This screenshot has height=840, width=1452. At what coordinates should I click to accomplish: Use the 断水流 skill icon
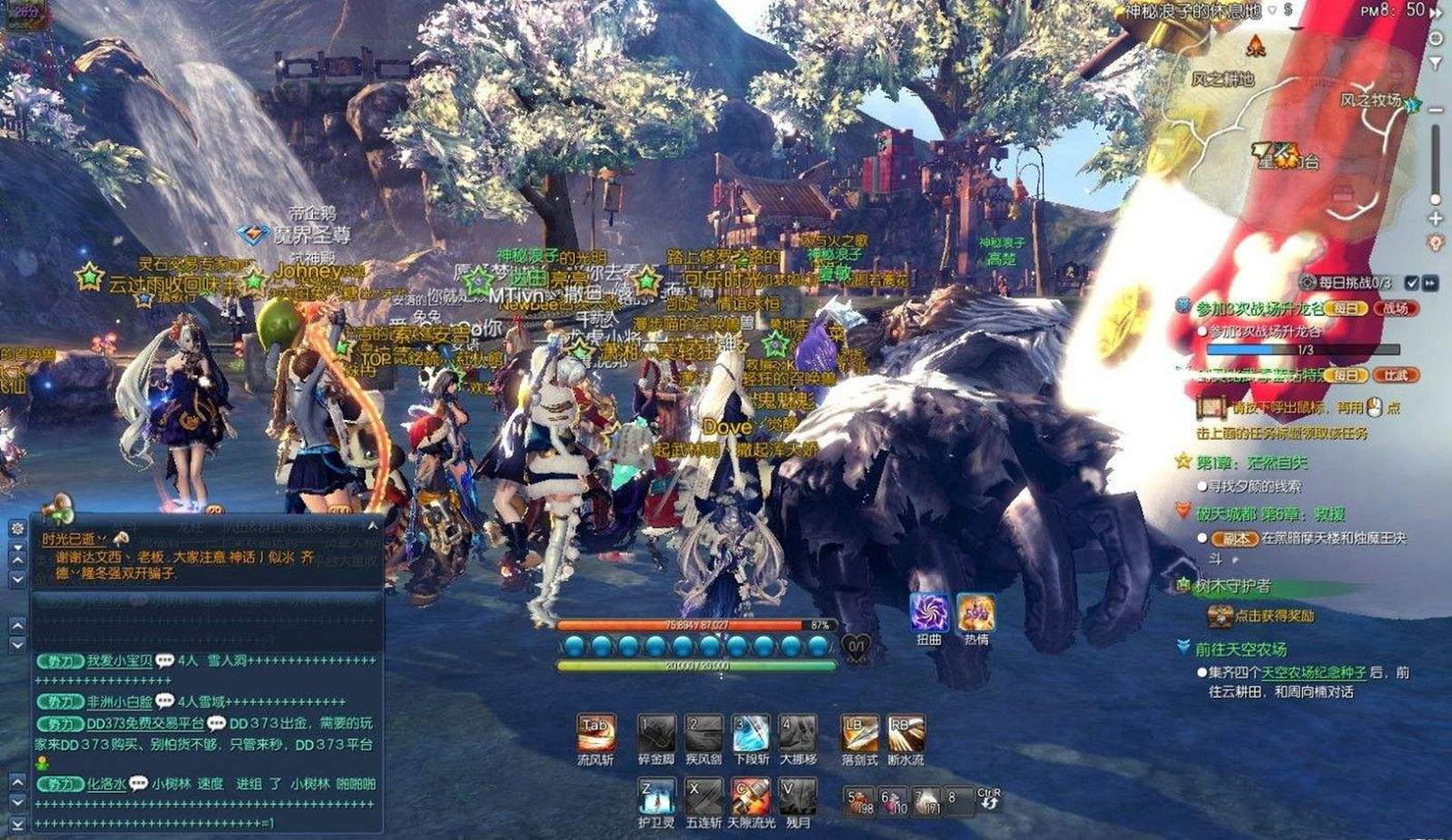(x=905, y=733)
